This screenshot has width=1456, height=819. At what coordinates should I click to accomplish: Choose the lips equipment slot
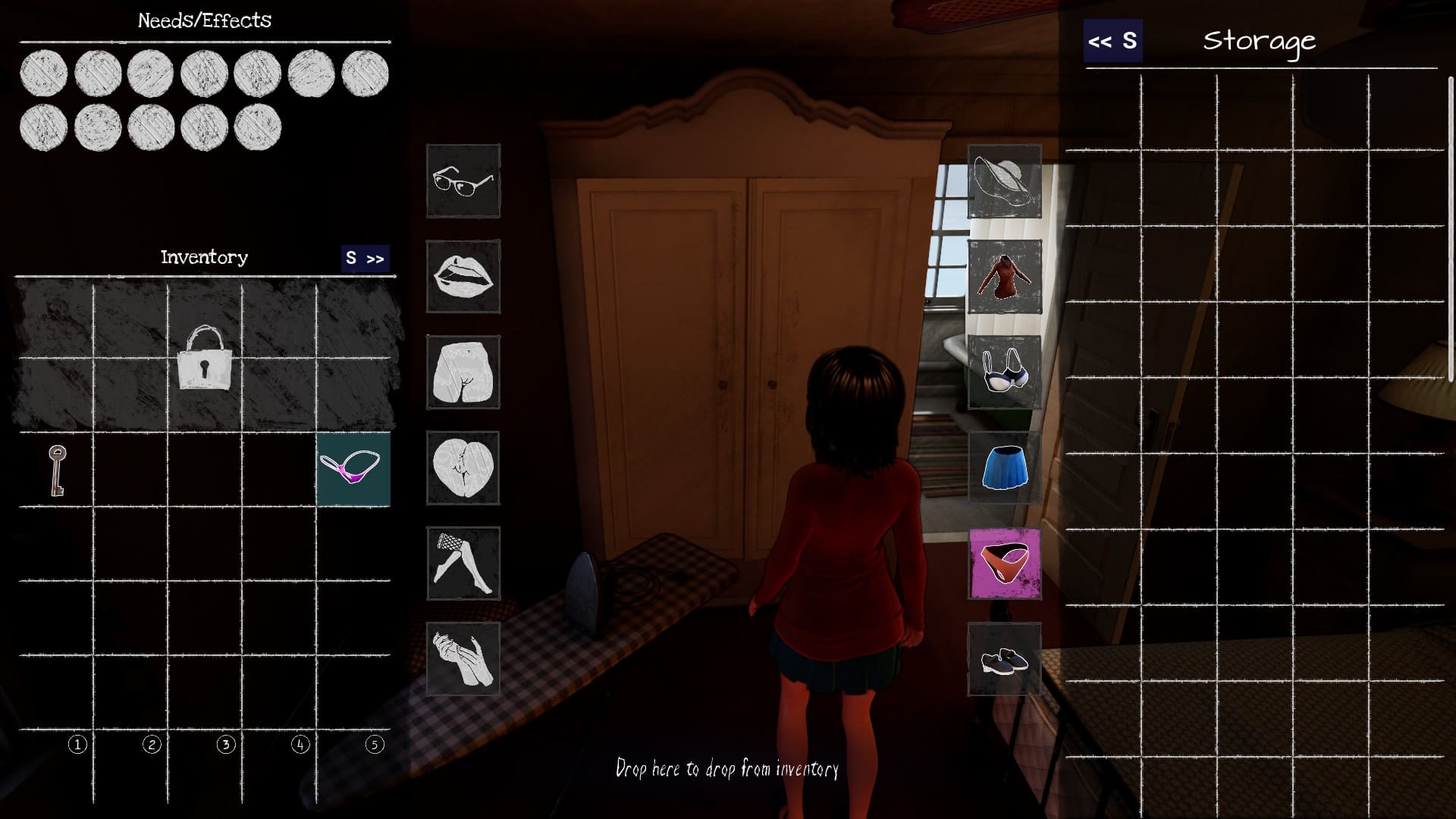(463, 277)
